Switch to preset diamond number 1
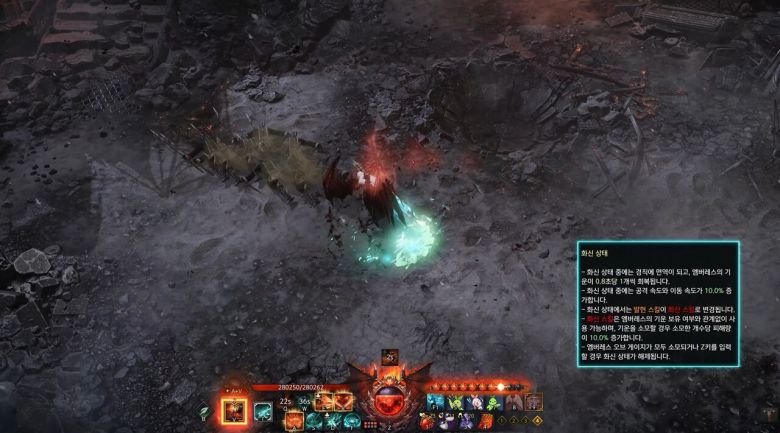This screenshot has width=780, height=433. [x=501, y=421]
